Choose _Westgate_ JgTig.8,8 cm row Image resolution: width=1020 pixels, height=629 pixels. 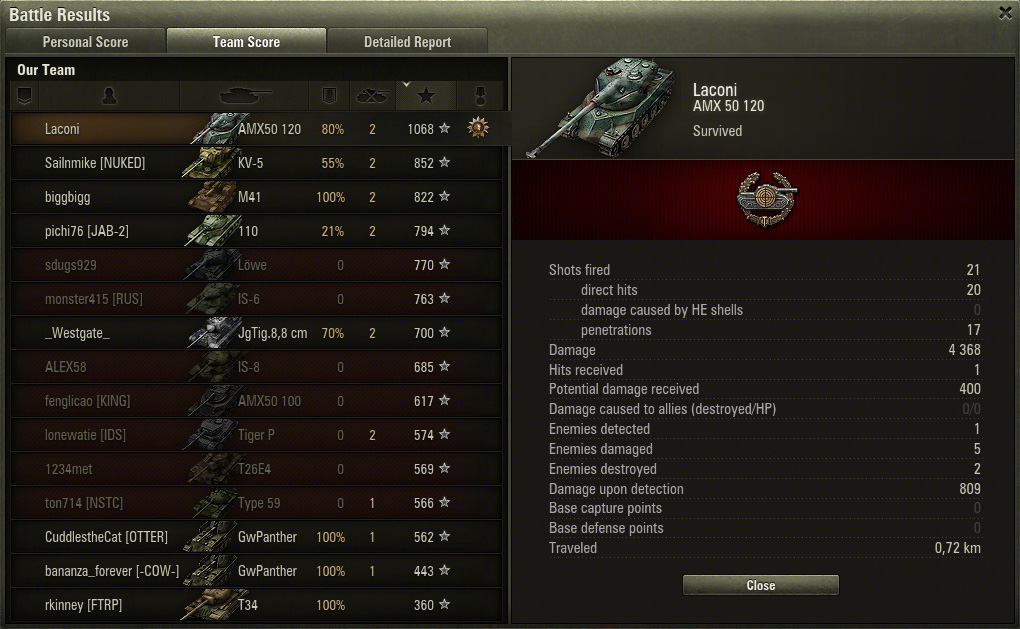[x=256, y=333]
